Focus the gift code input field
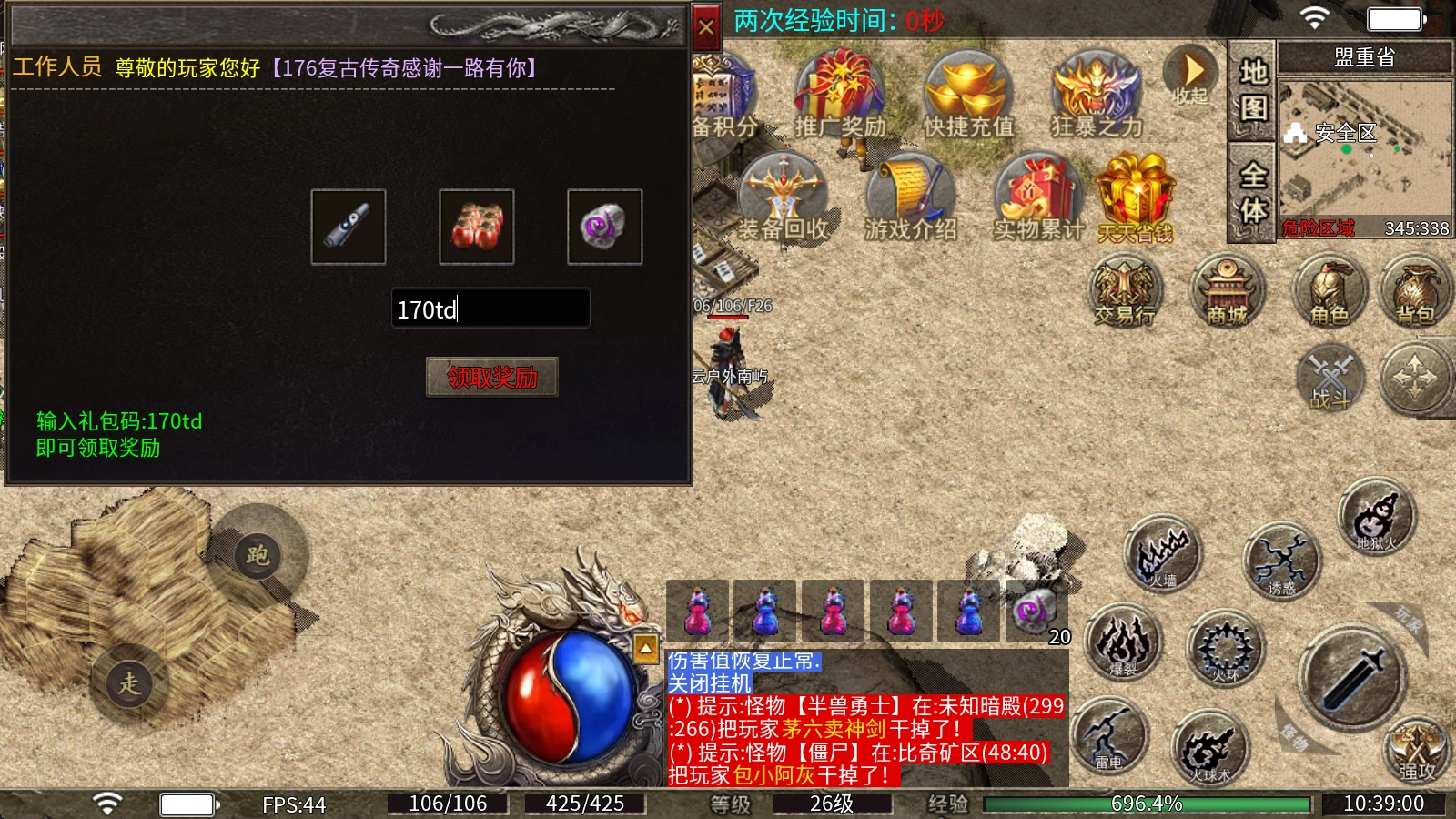 490,309
